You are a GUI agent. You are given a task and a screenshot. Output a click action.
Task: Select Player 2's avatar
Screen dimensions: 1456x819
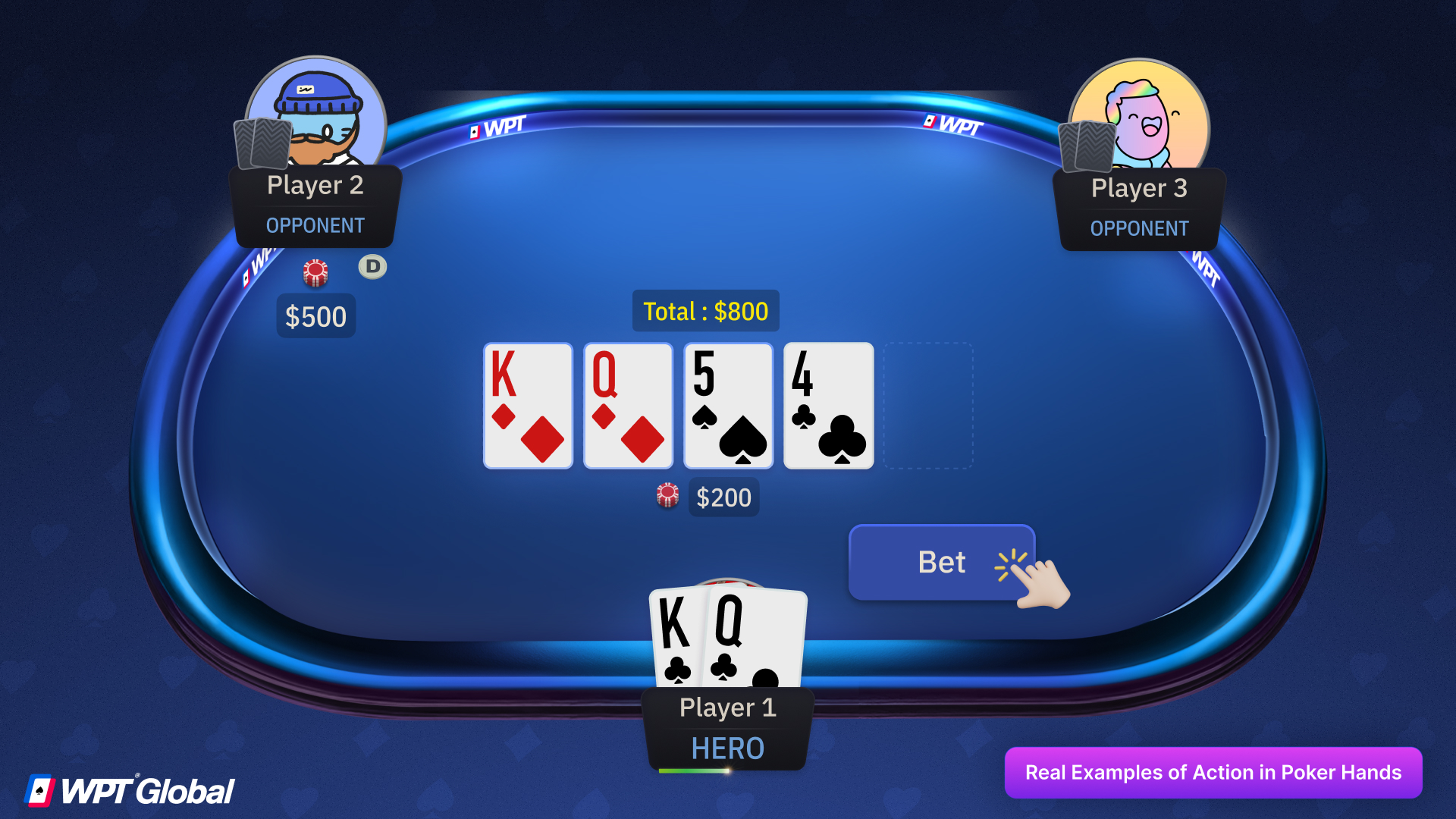pos(315,114)
